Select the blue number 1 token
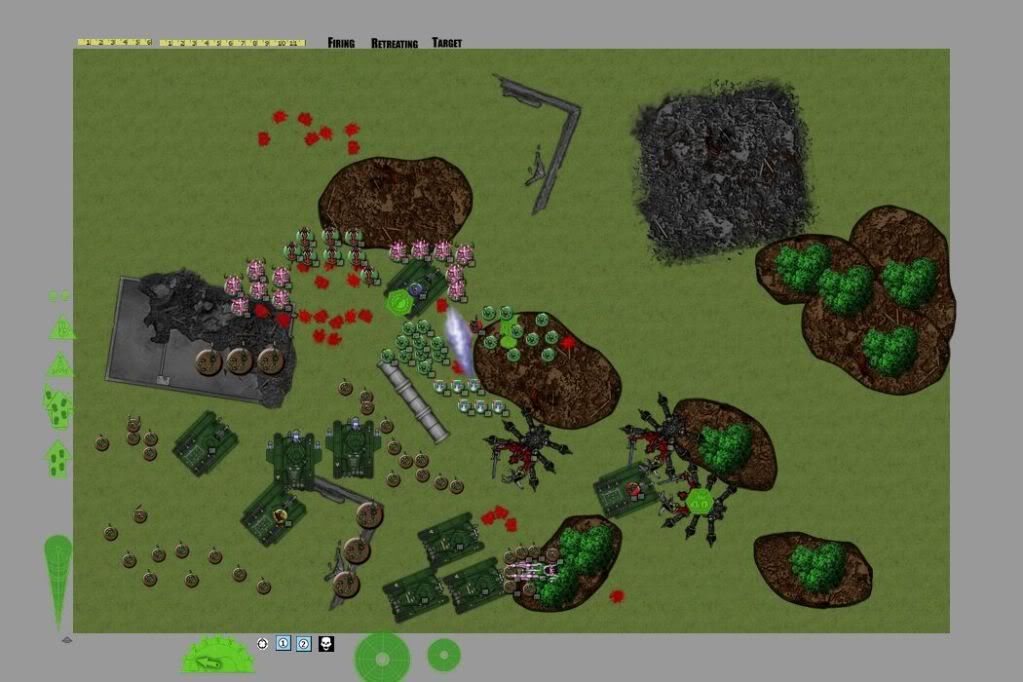Viewport: 1023px width, 682px height. 283,643
